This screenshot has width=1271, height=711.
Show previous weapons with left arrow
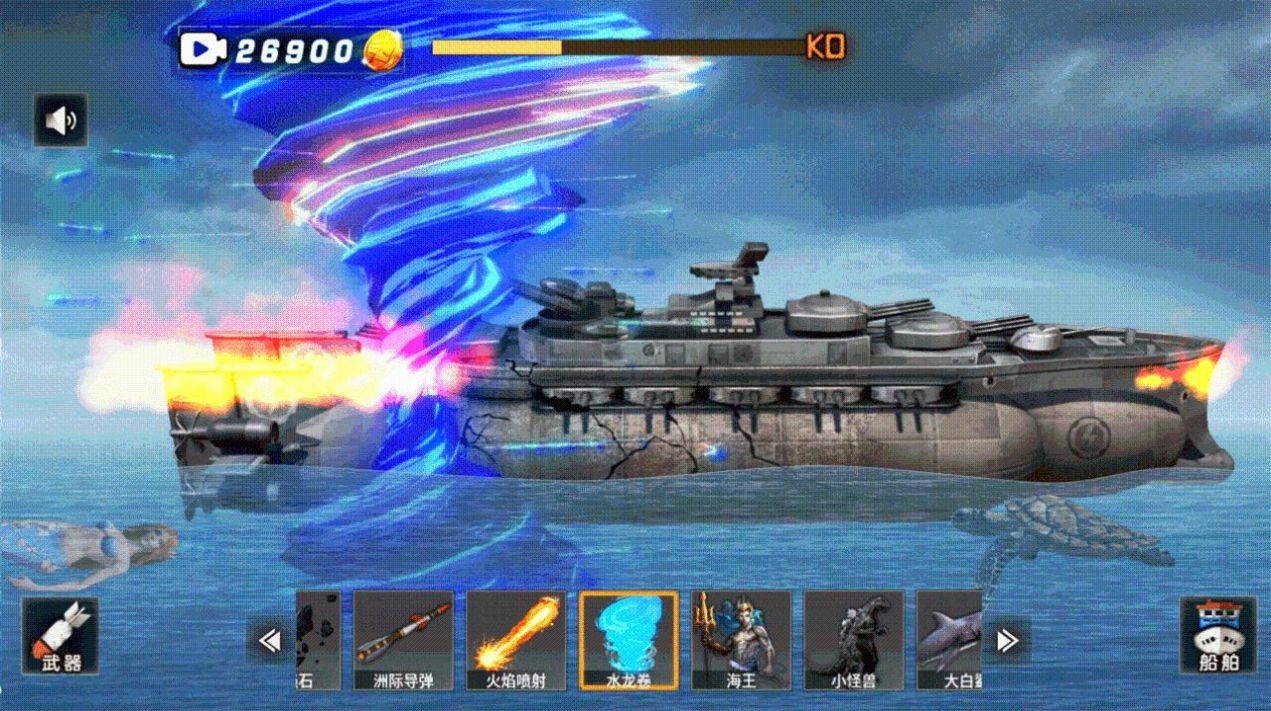pyautogui.click(x=270, y=640)
